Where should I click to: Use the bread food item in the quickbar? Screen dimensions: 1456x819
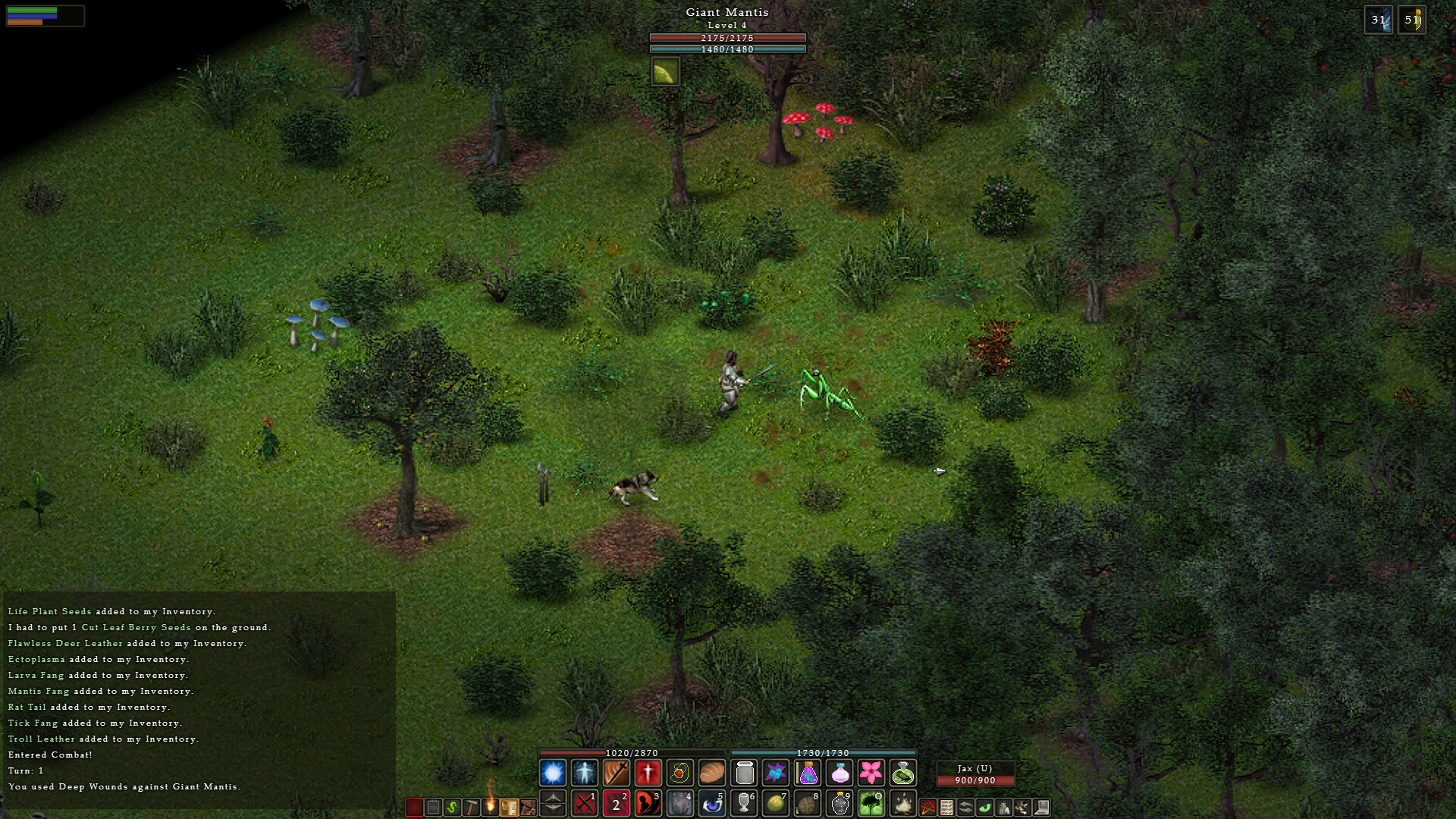(712, 772)
